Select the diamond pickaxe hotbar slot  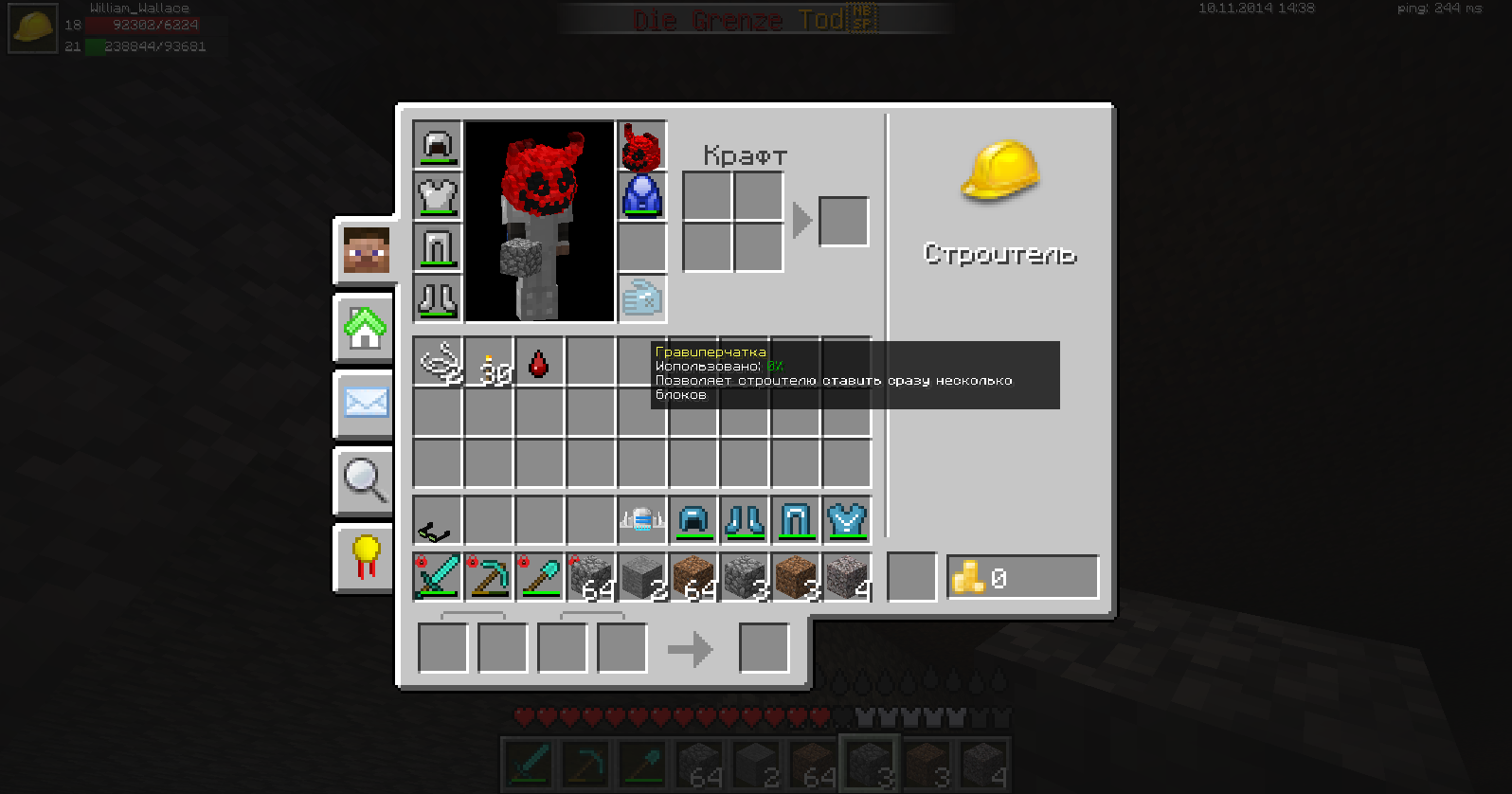(489, 576)
